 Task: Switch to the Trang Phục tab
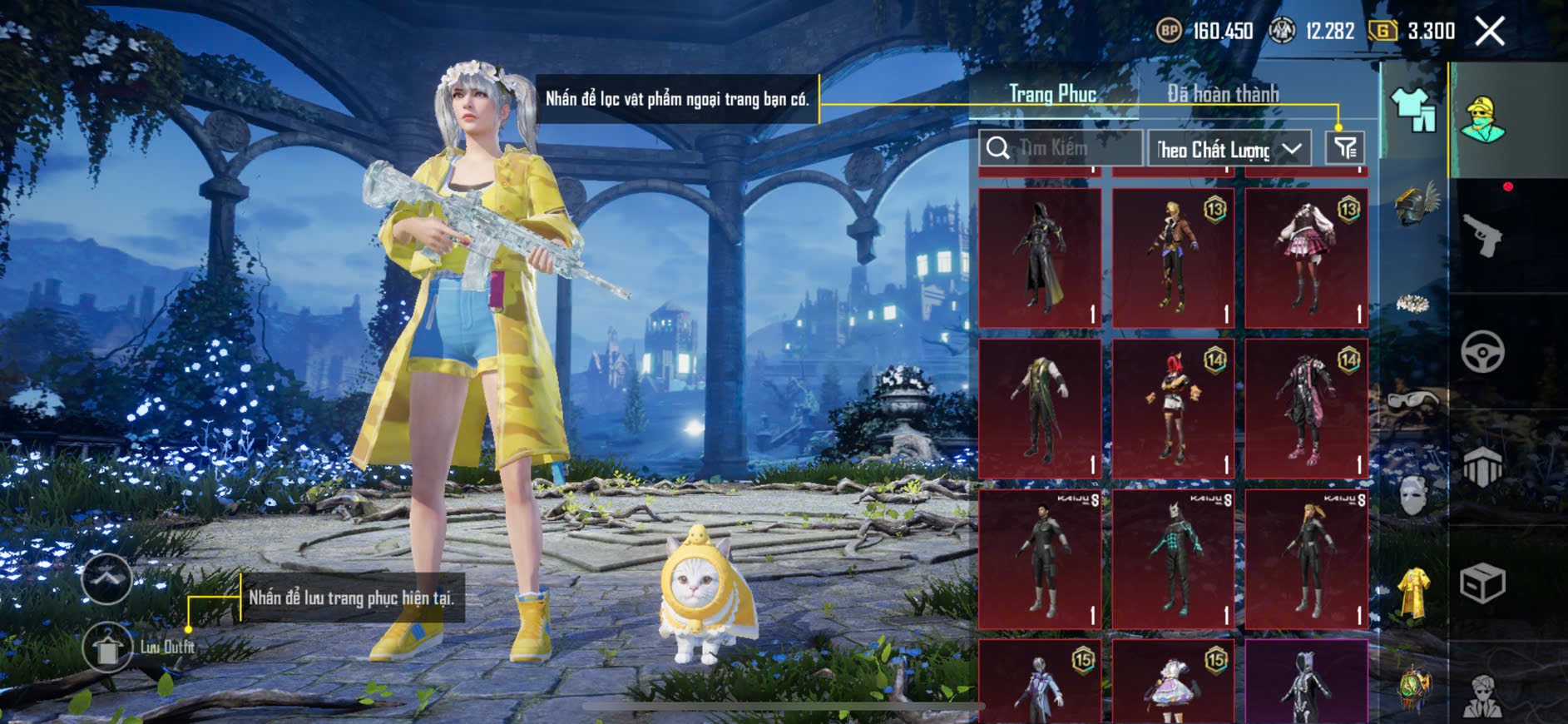(1052, 94)
